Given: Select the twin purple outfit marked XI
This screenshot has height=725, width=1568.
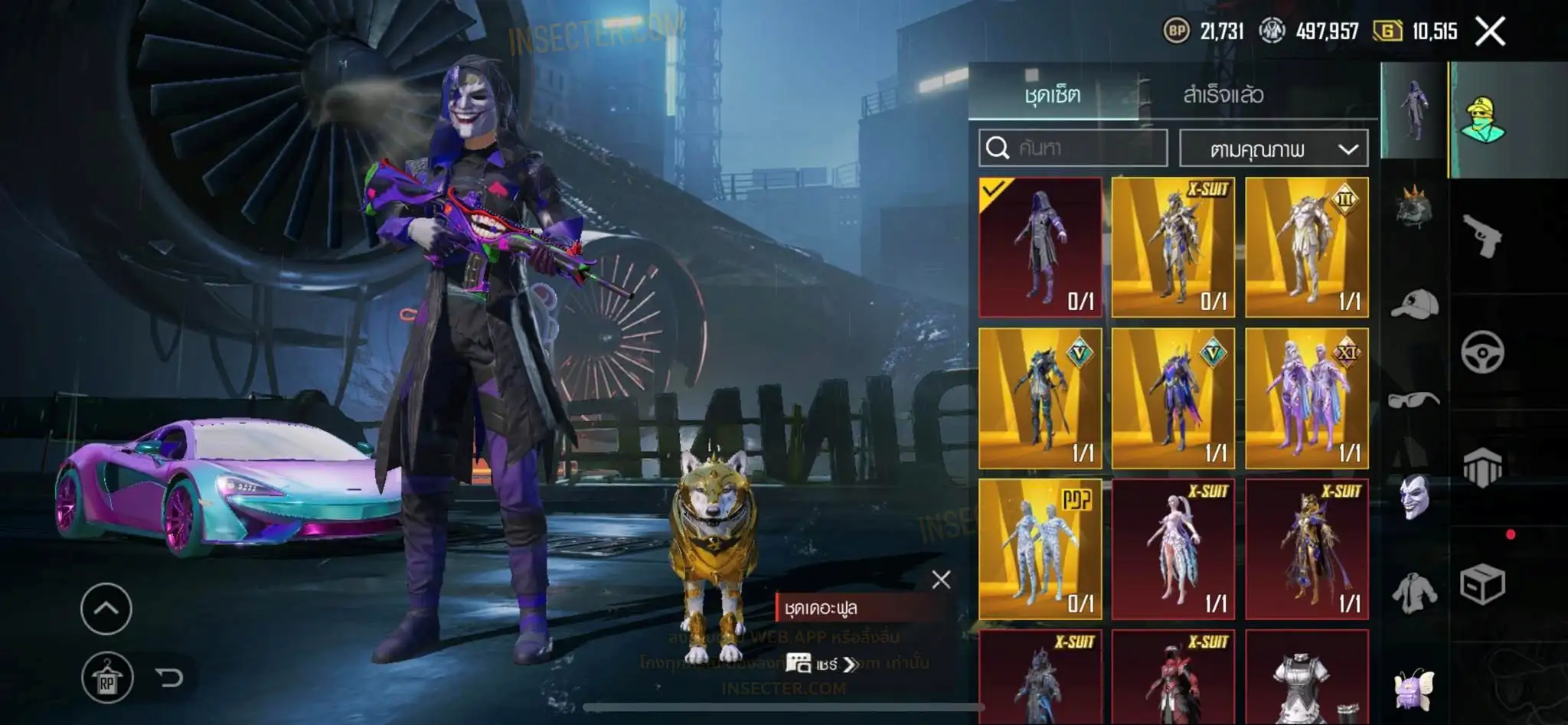Looking at the screenshot, I should pos(1306,398).
